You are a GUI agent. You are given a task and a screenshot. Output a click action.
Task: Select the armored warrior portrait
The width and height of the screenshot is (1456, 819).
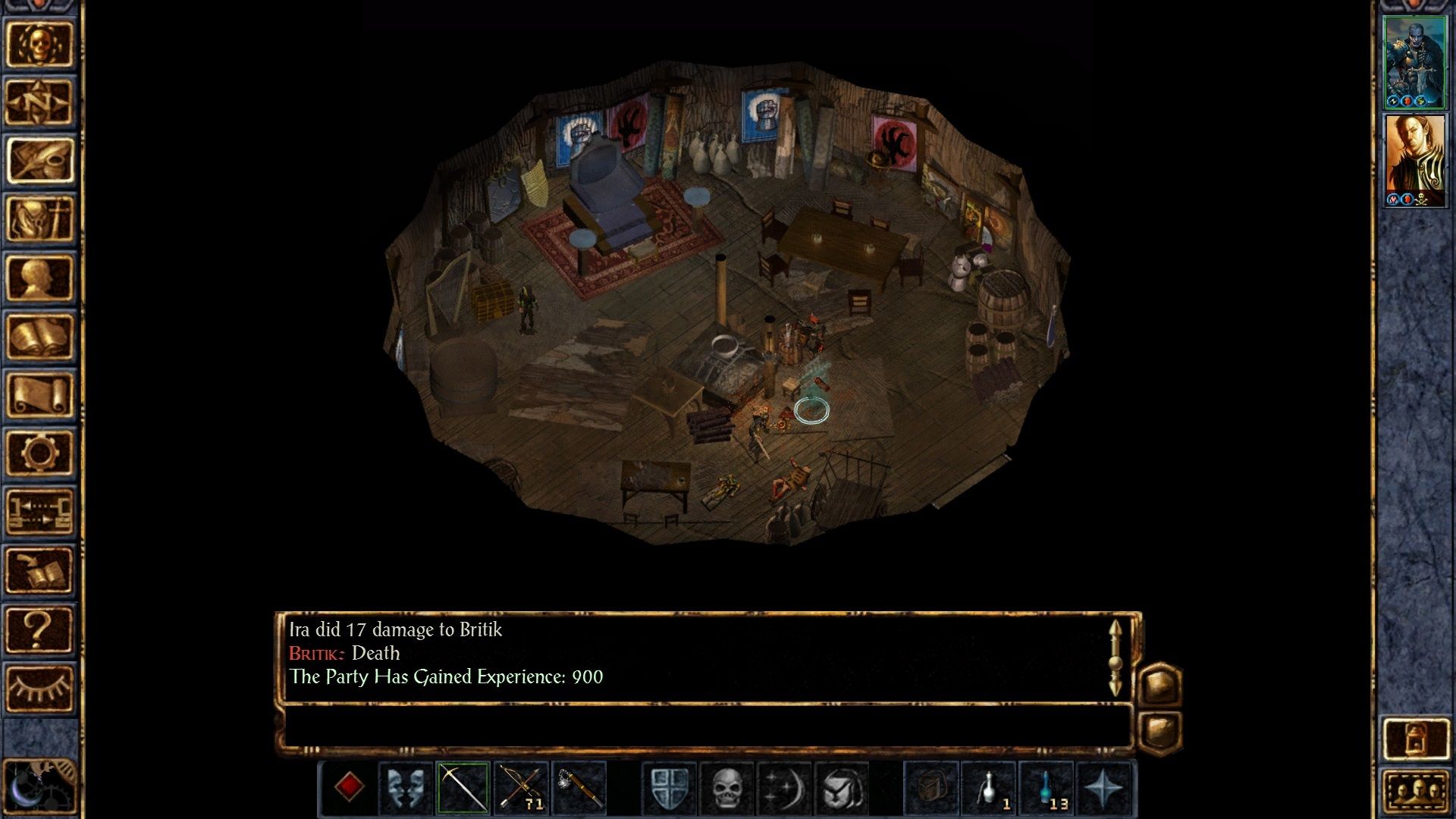coord(1414,62)
